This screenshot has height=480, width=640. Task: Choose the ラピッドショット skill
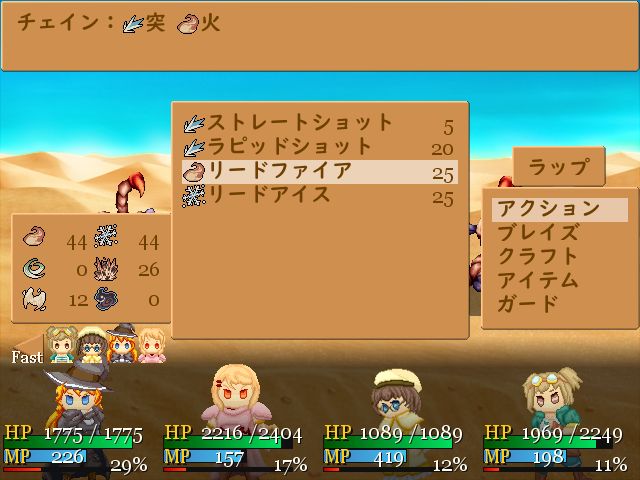pos(300,147)
